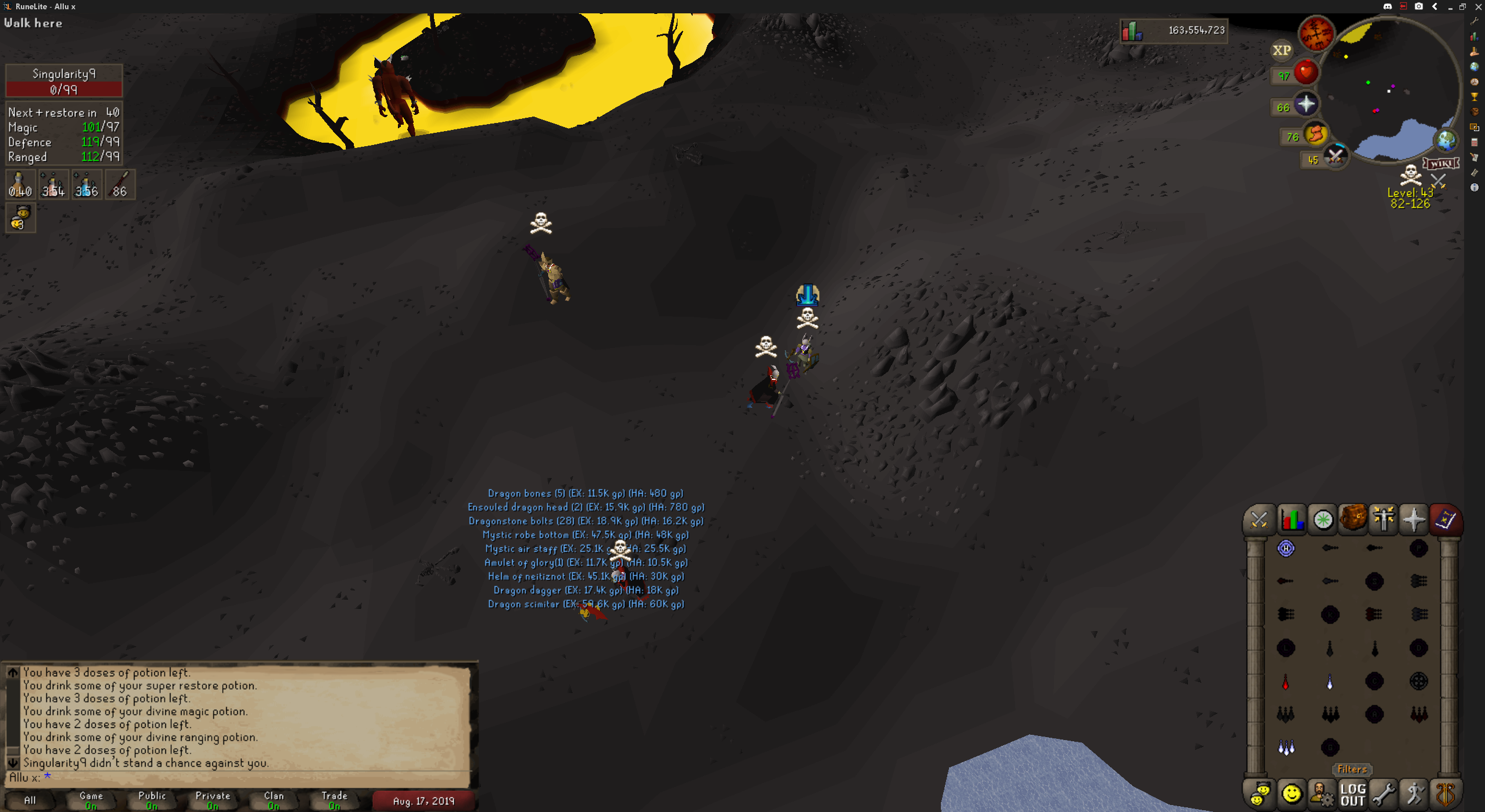Click the WIKI banner button
Viewport: 1485px width, 812px height.
[x=1441, y=164]
